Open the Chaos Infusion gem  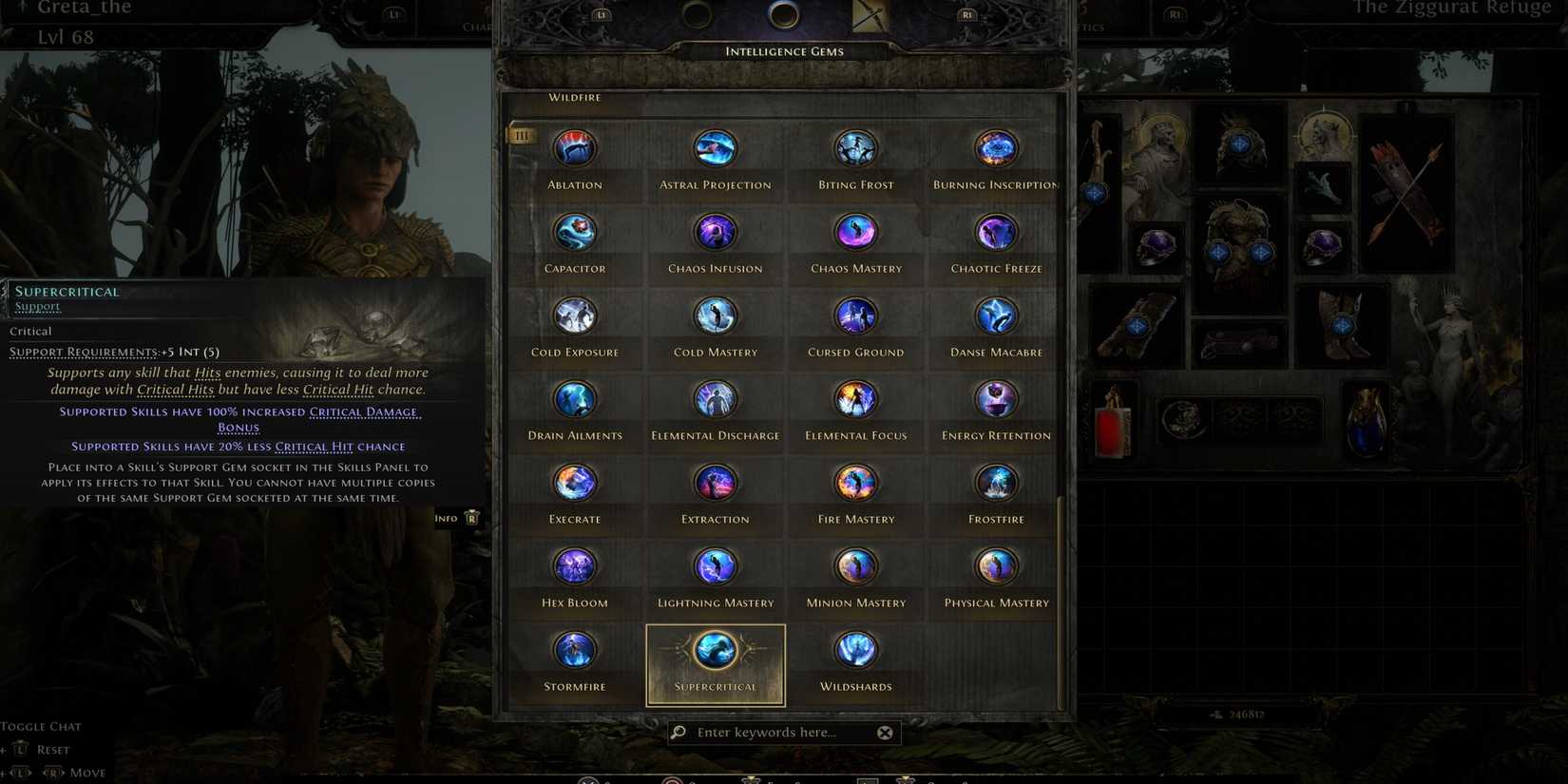click(715, 232)
